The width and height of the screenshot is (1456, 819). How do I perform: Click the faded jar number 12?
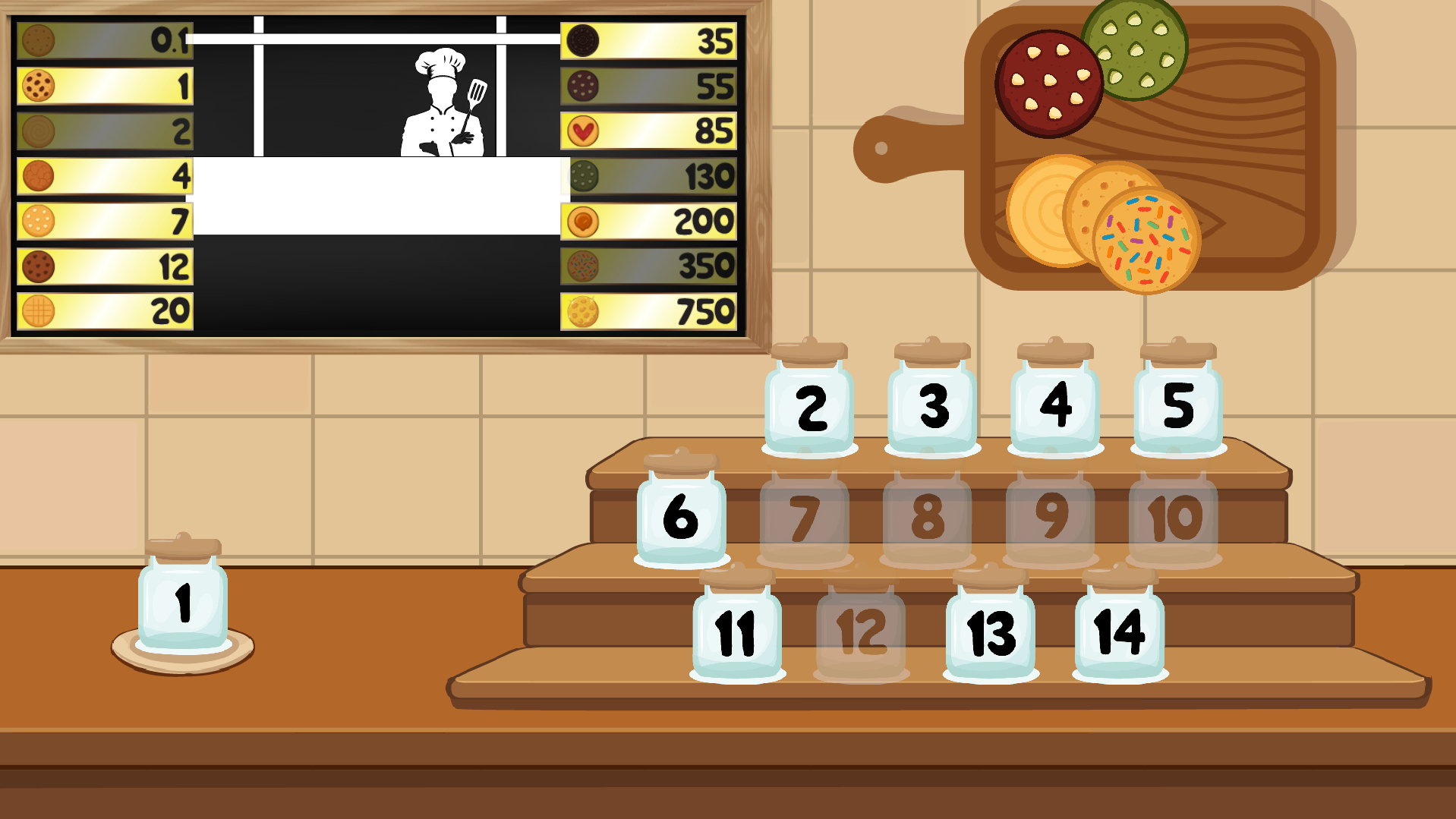862,630
